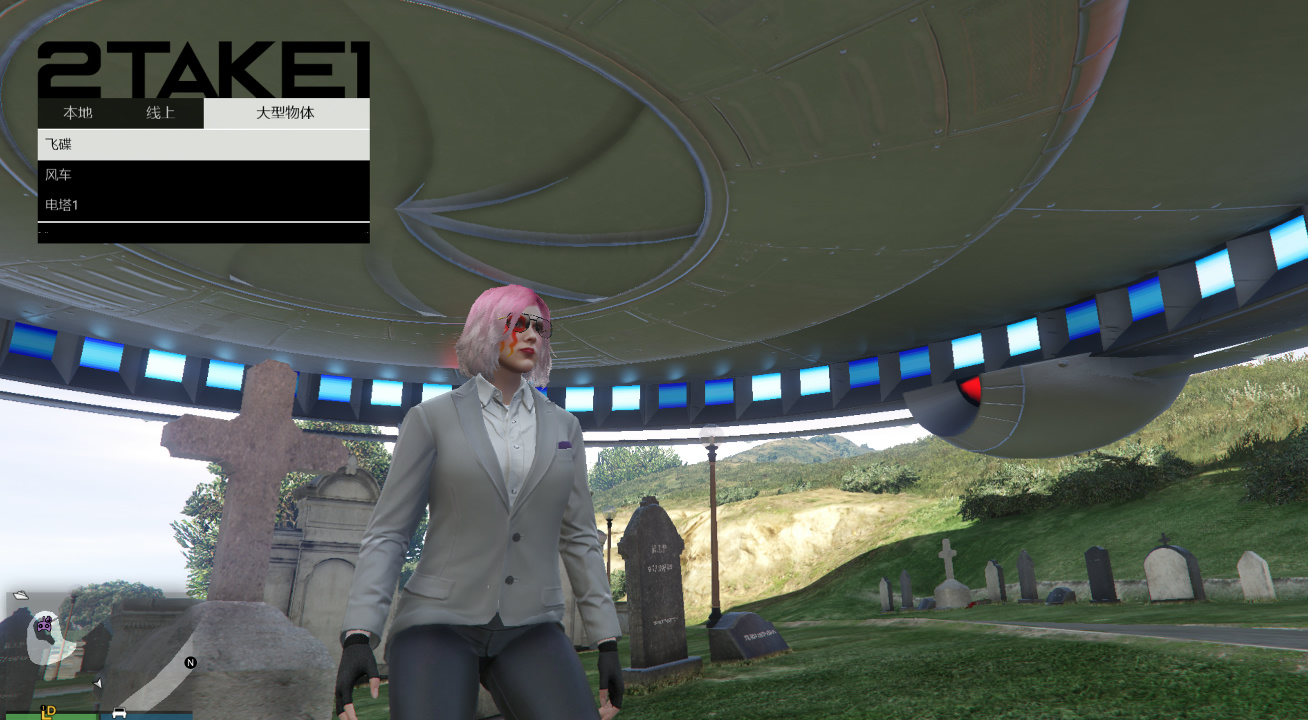This screenshot has width=1308, height=720.
Task: Select the 大型物体 tab
Action: click(x=286, y=113)
